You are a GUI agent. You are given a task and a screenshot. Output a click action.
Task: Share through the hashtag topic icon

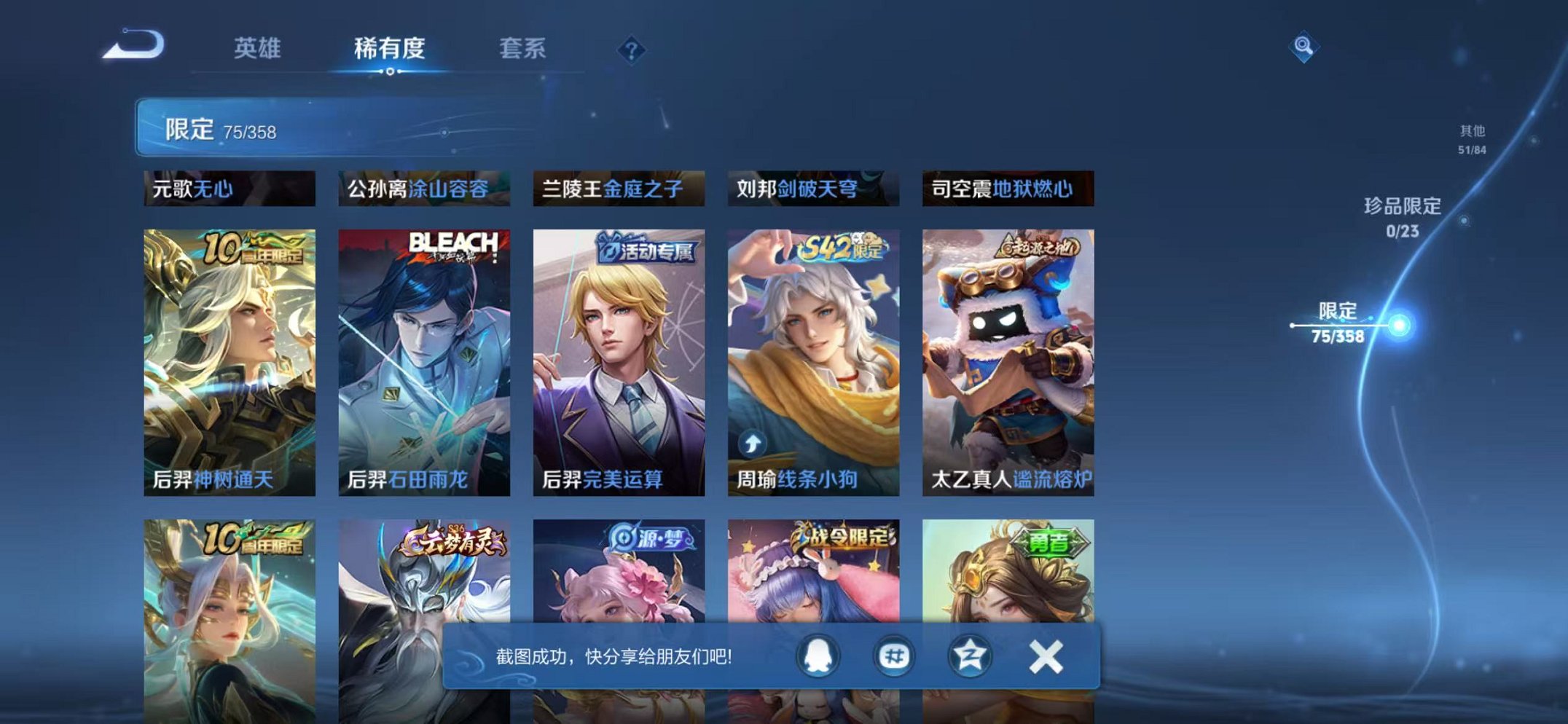click(x=893, y=655)
